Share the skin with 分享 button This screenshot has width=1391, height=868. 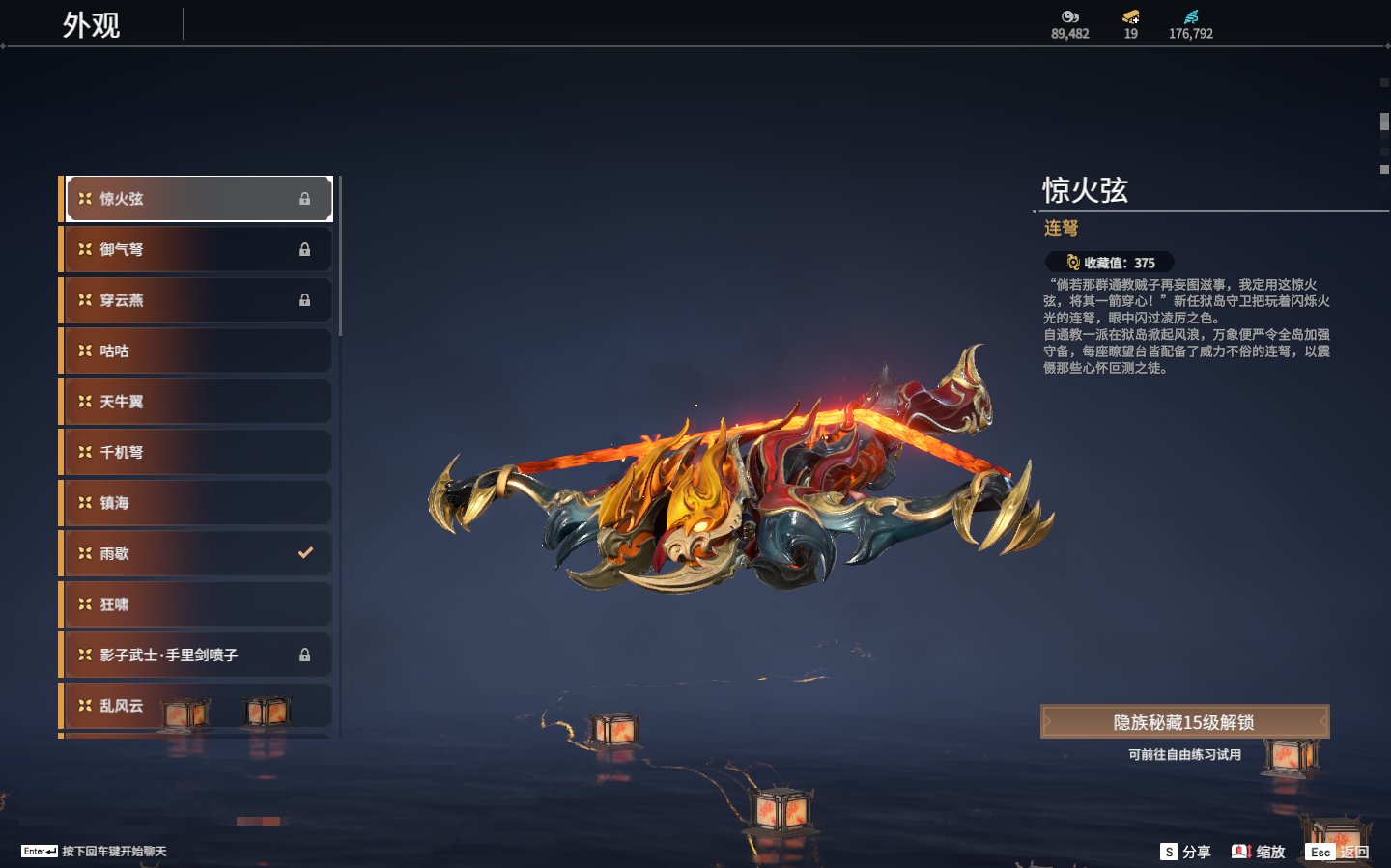(1186, 852)
